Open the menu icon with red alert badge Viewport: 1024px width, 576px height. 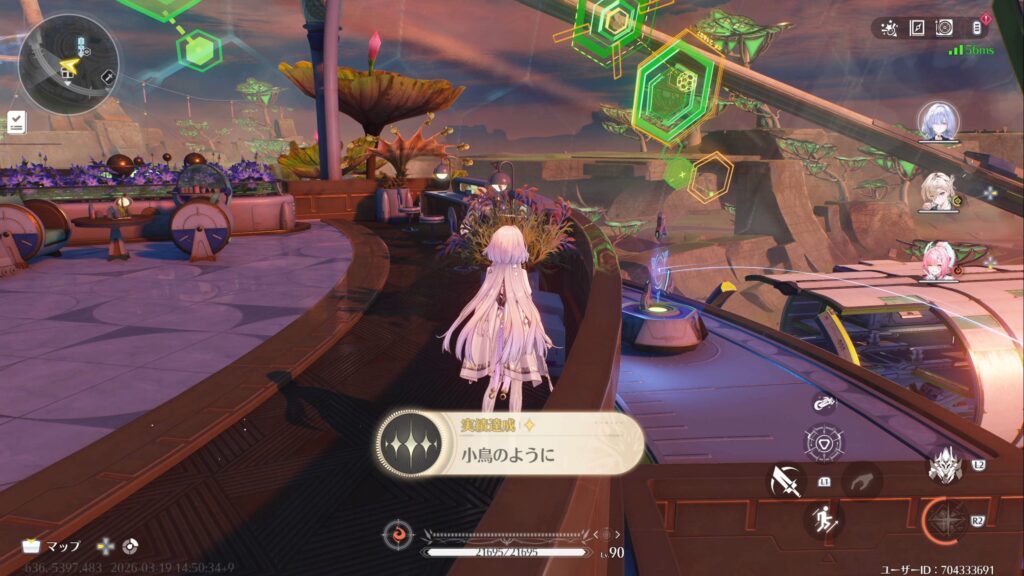tap(977, 27)
